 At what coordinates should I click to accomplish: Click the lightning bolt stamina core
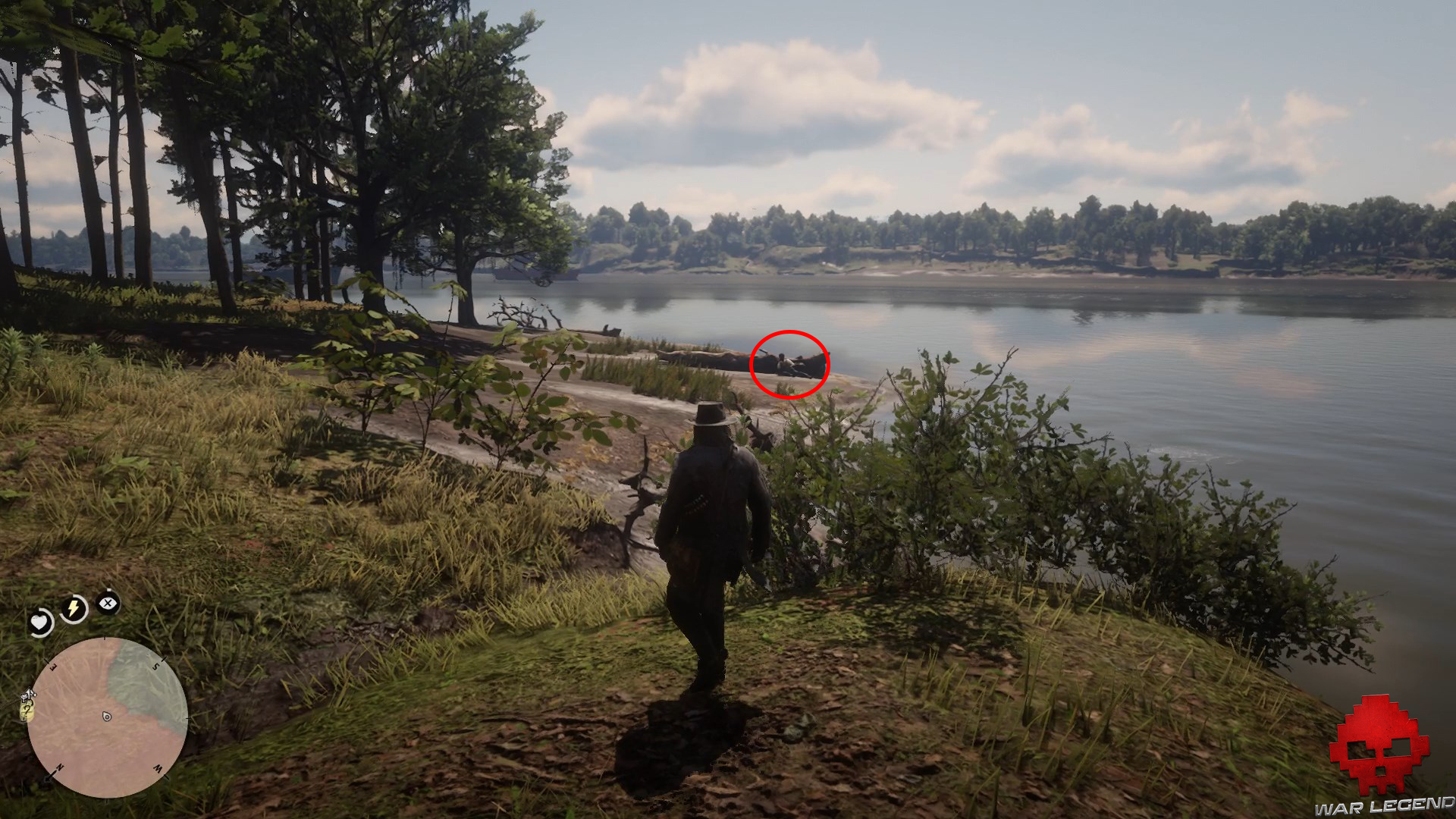pos(73,607)
